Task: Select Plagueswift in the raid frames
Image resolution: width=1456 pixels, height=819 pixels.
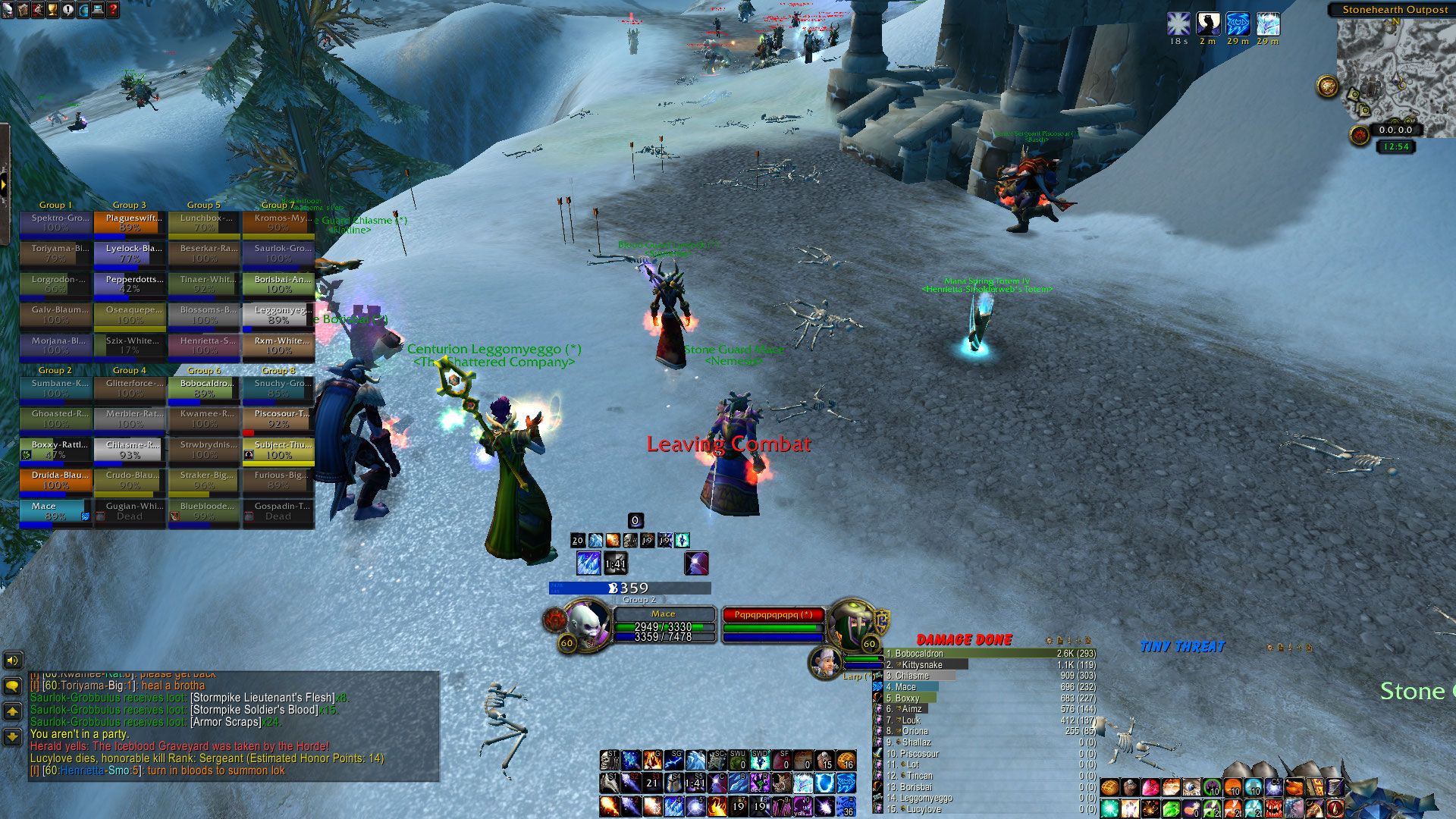Action: [x=130, y=222]
